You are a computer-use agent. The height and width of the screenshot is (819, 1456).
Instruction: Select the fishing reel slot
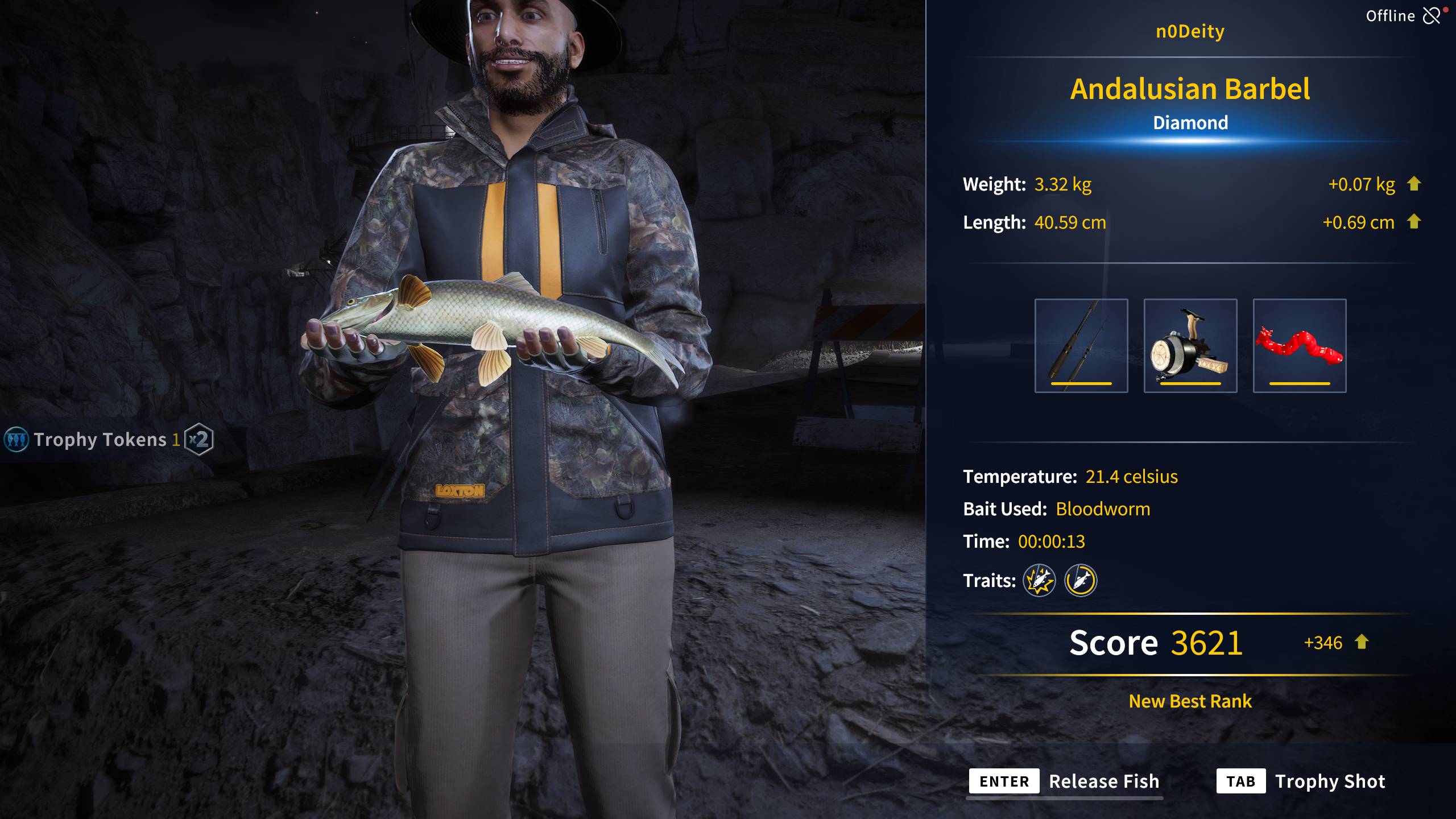(x=1190, y=345)
